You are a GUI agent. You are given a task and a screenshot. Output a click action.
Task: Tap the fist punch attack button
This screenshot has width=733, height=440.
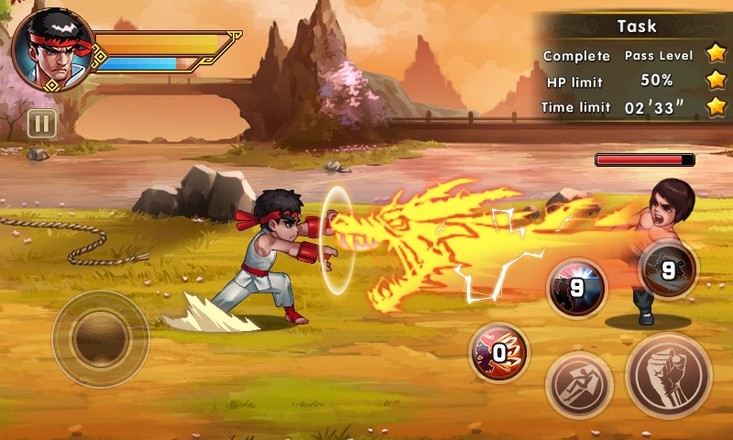click(x=668, y=376)
